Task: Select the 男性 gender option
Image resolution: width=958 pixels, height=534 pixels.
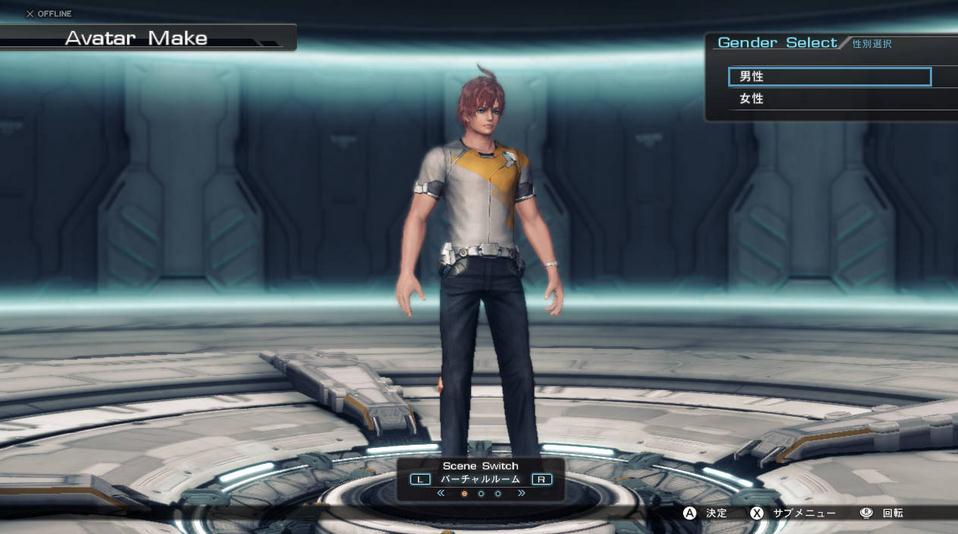Action: click(830, 77)
